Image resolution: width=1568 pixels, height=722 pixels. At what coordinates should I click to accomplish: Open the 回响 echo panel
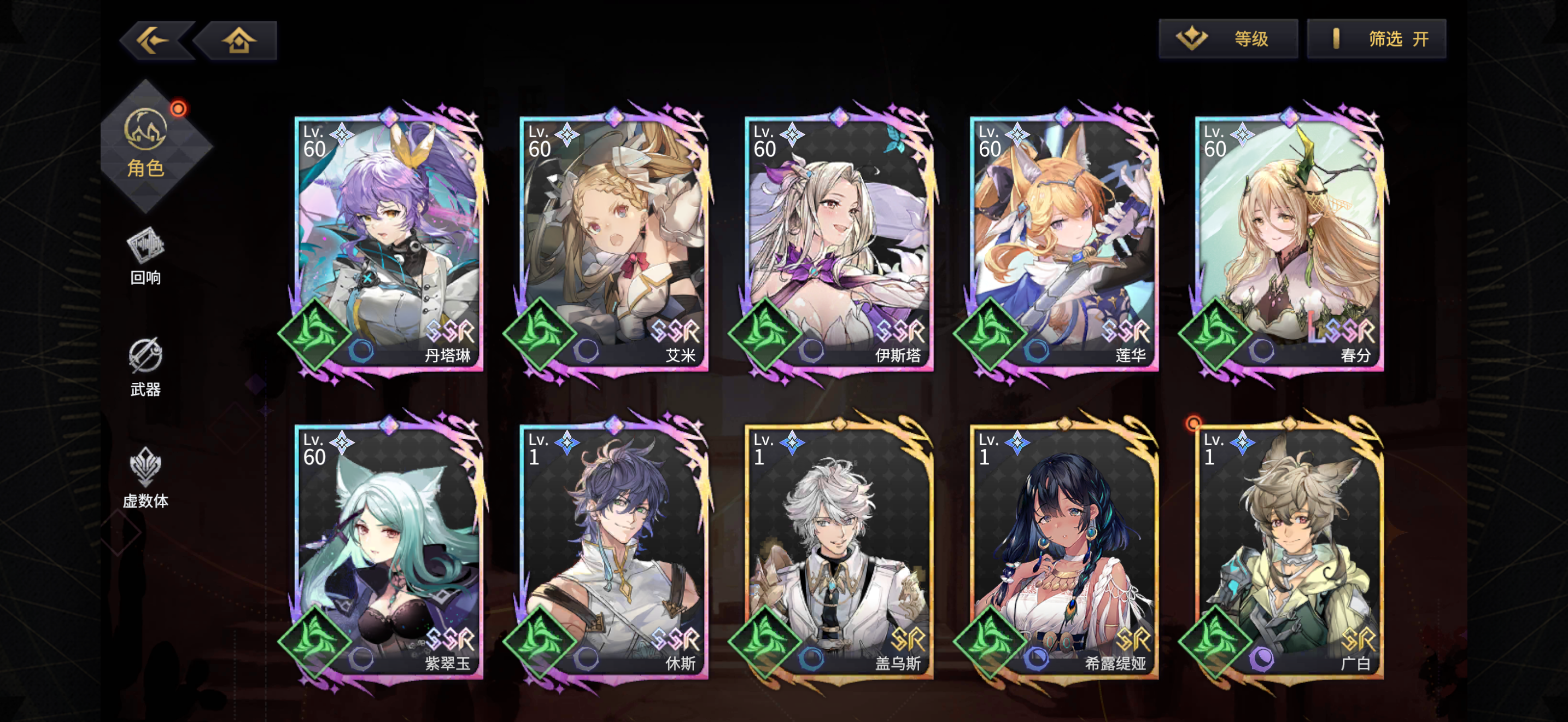tap(145, 255)
